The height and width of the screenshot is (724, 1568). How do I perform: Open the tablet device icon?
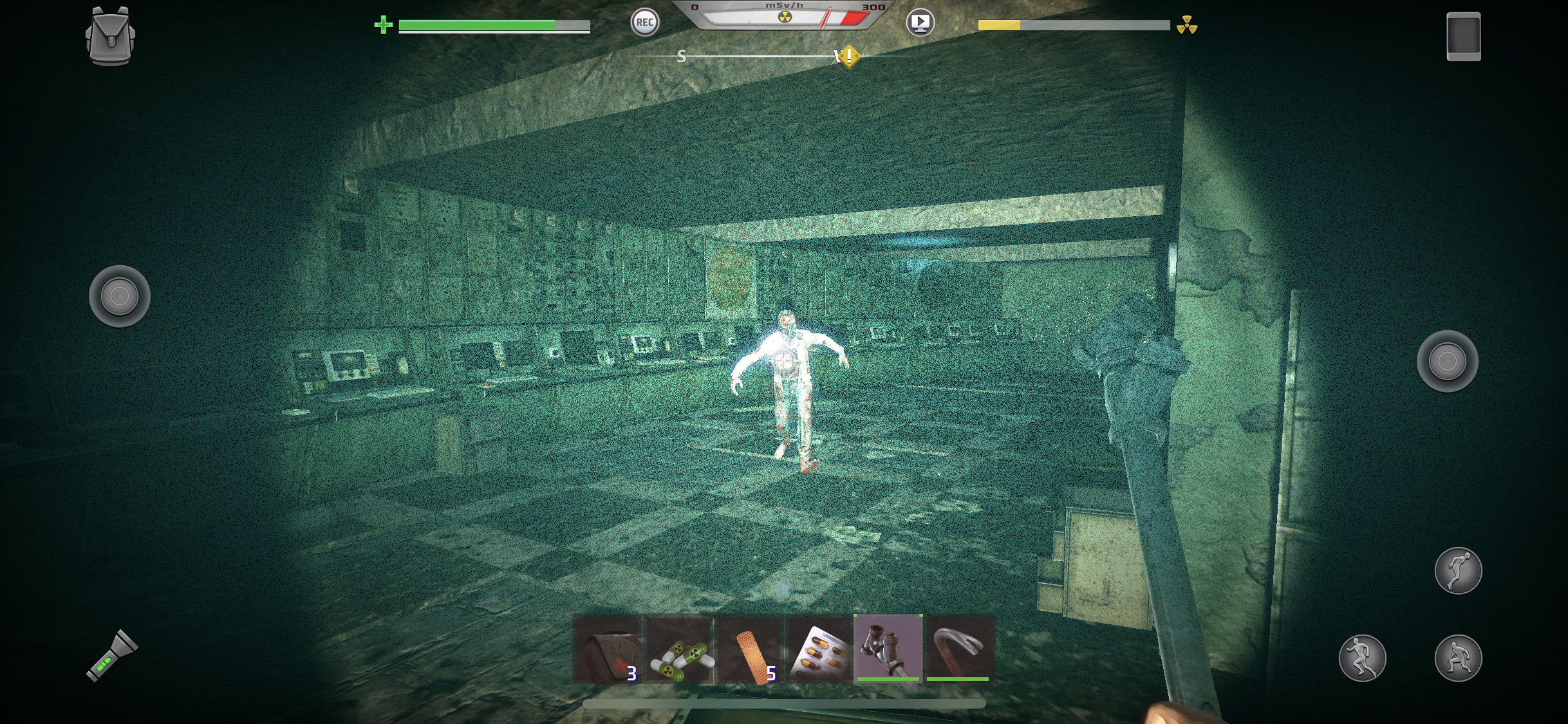1463,37
